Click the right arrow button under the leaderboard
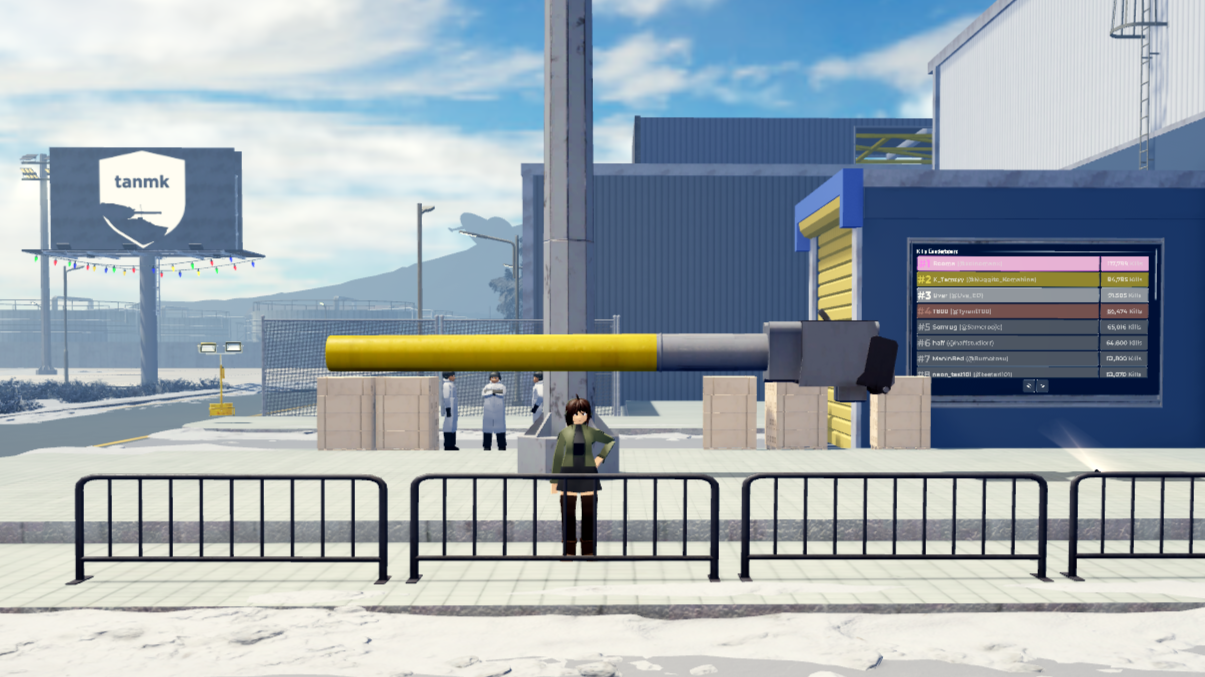1205x677 pixels. click(x=1042, y=386)
